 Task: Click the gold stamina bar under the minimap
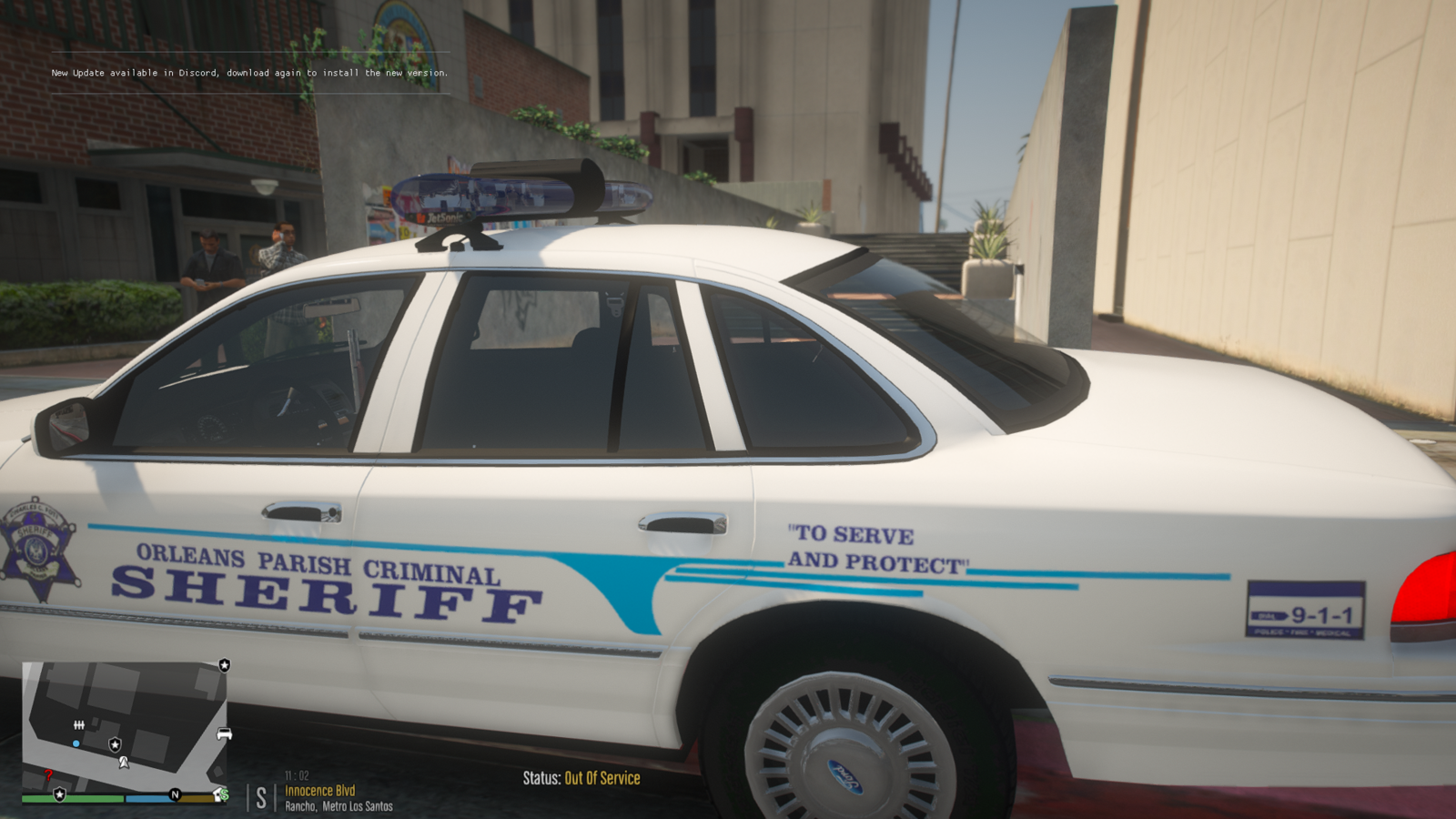[196, 798]
